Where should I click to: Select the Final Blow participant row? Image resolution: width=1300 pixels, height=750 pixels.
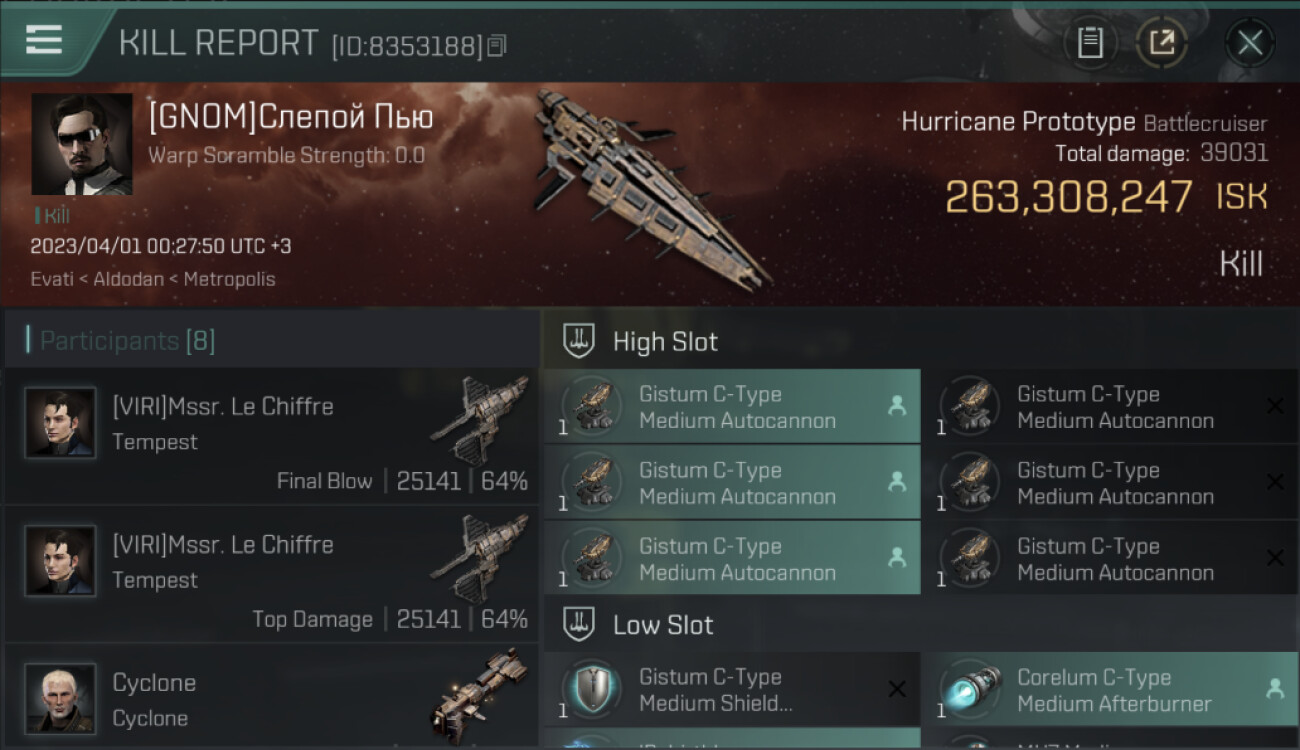[271, 438]
